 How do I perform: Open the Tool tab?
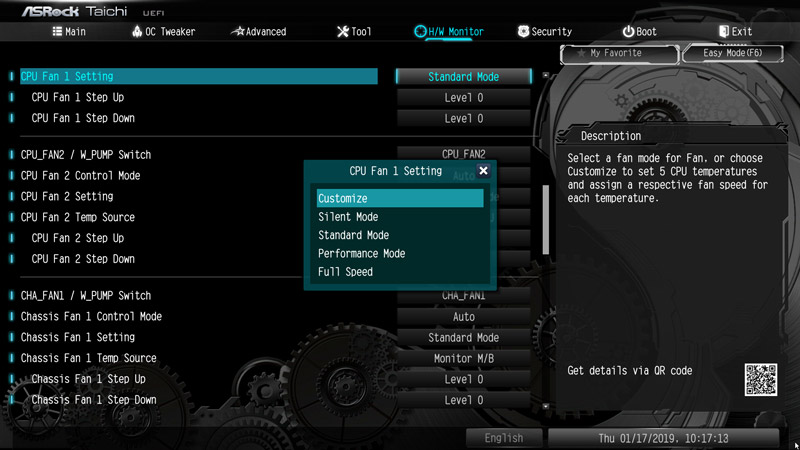[354, 32]
